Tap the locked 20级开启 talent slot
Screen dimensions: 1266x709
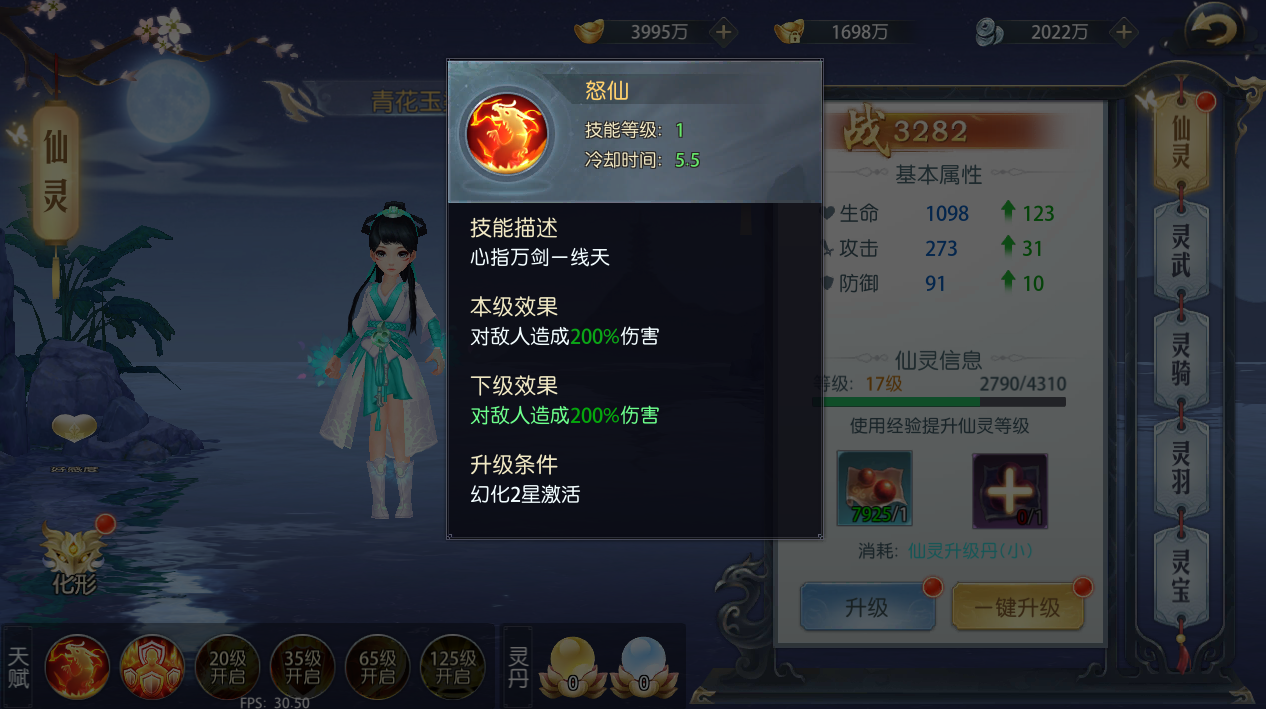(227, 666)
